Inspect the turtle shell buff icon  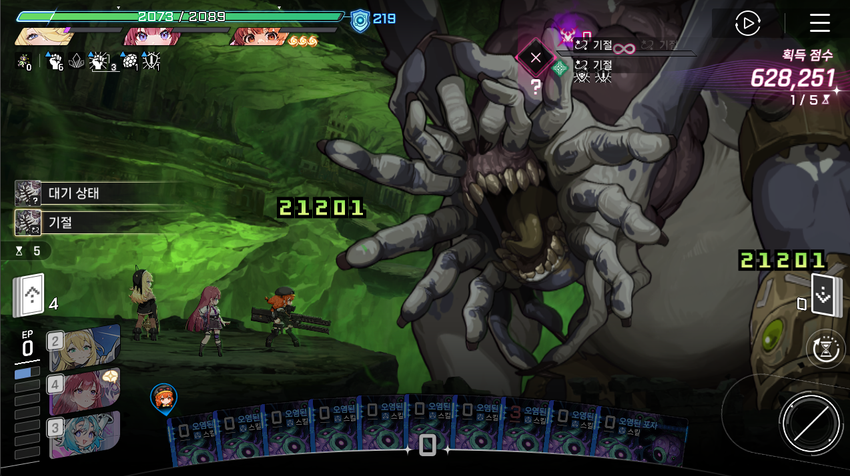click(128, 62)
